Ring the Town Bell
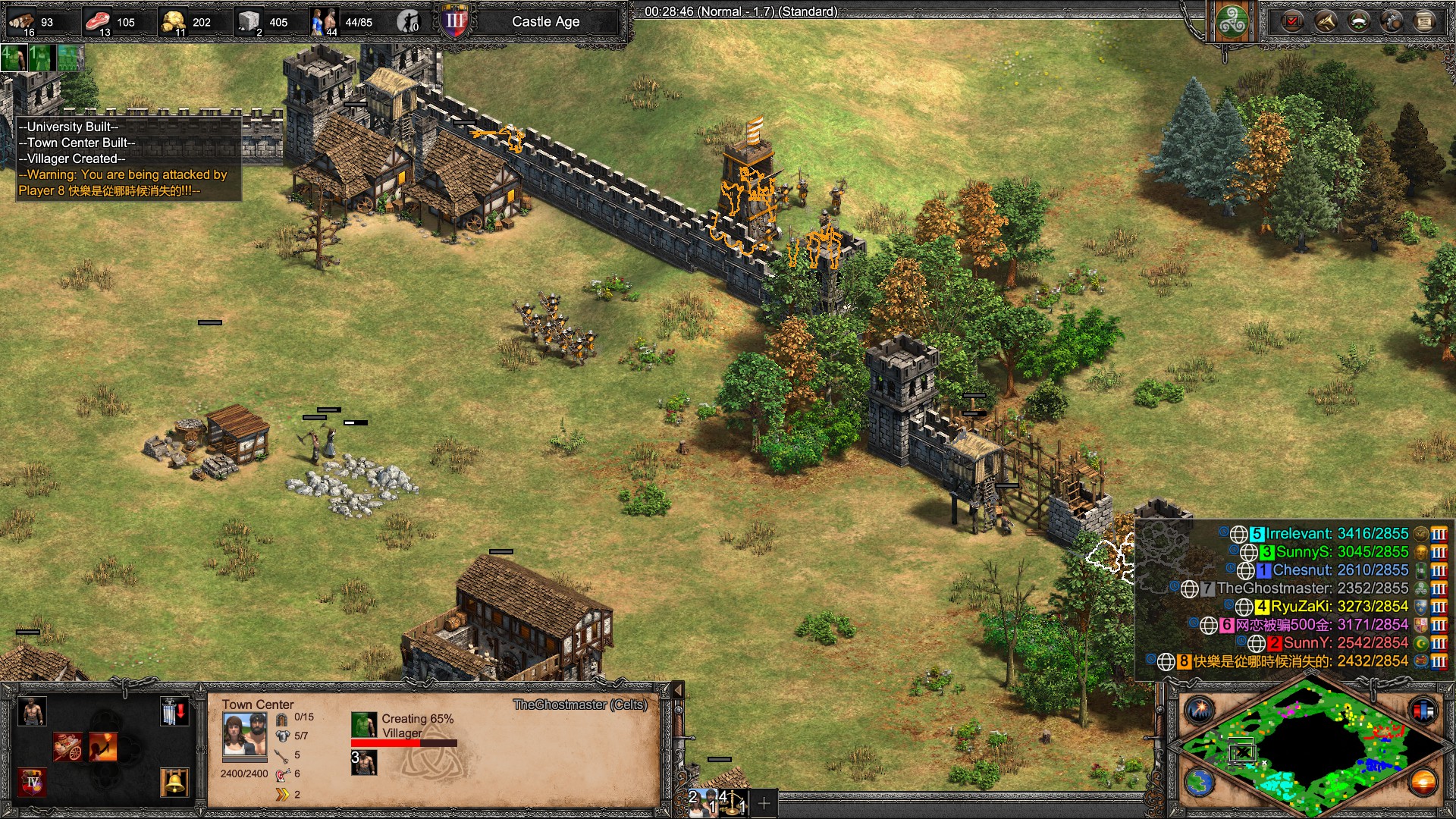 [x=174, y=782]
